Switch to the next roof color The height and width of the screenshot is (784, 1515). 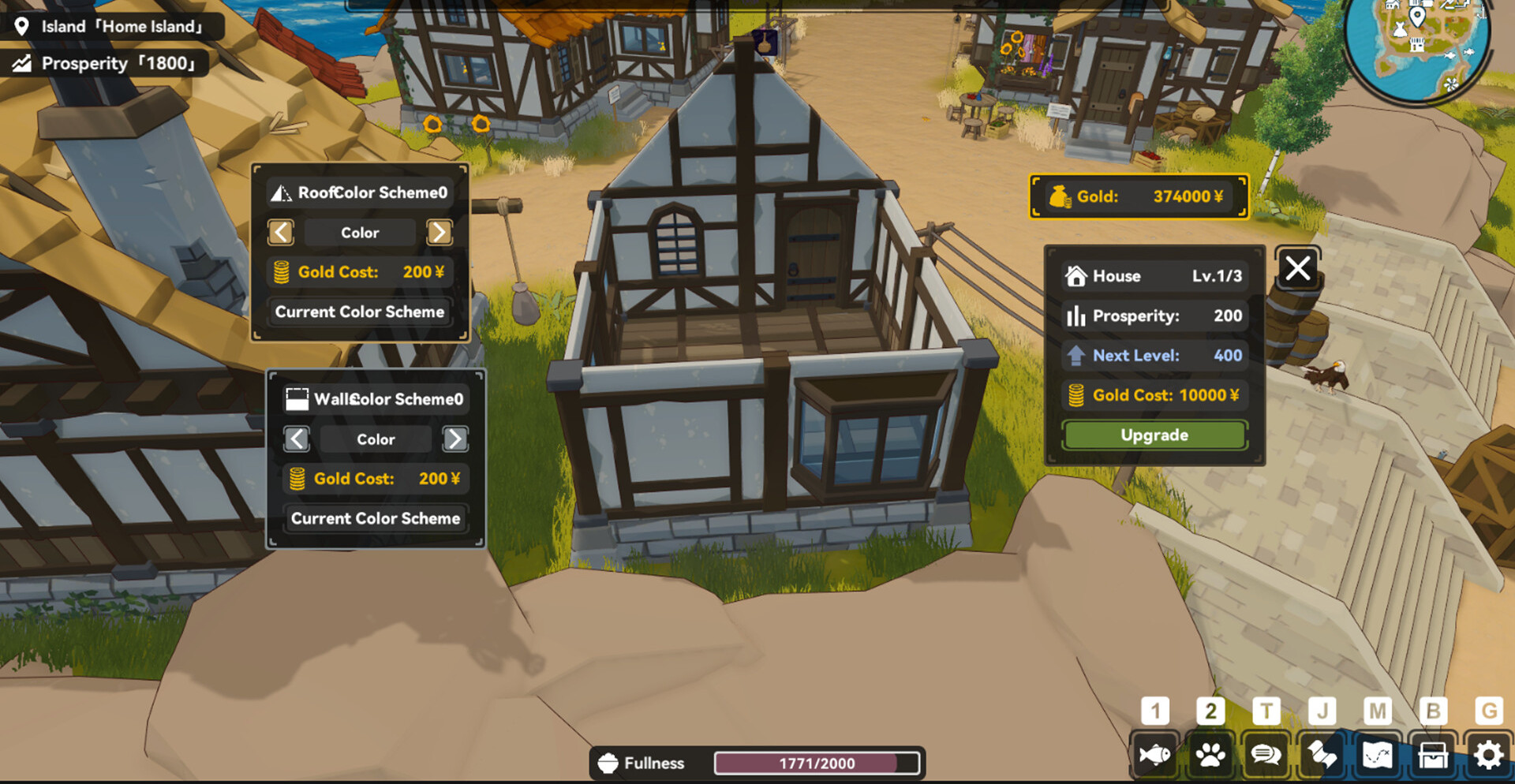pos(440,233)
